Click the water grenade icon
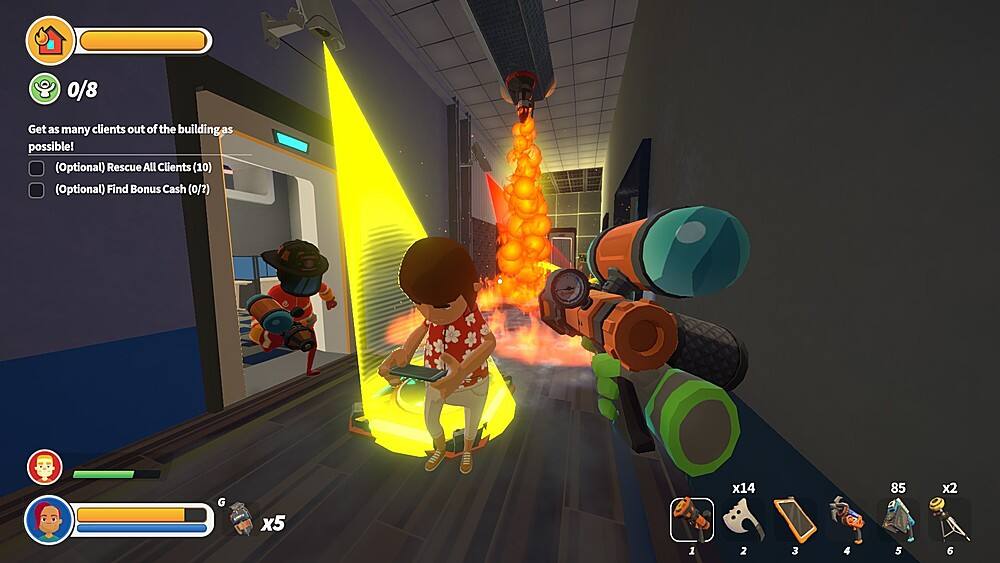This screenshot has height=563, width=1000. click(x=238, y=520)
